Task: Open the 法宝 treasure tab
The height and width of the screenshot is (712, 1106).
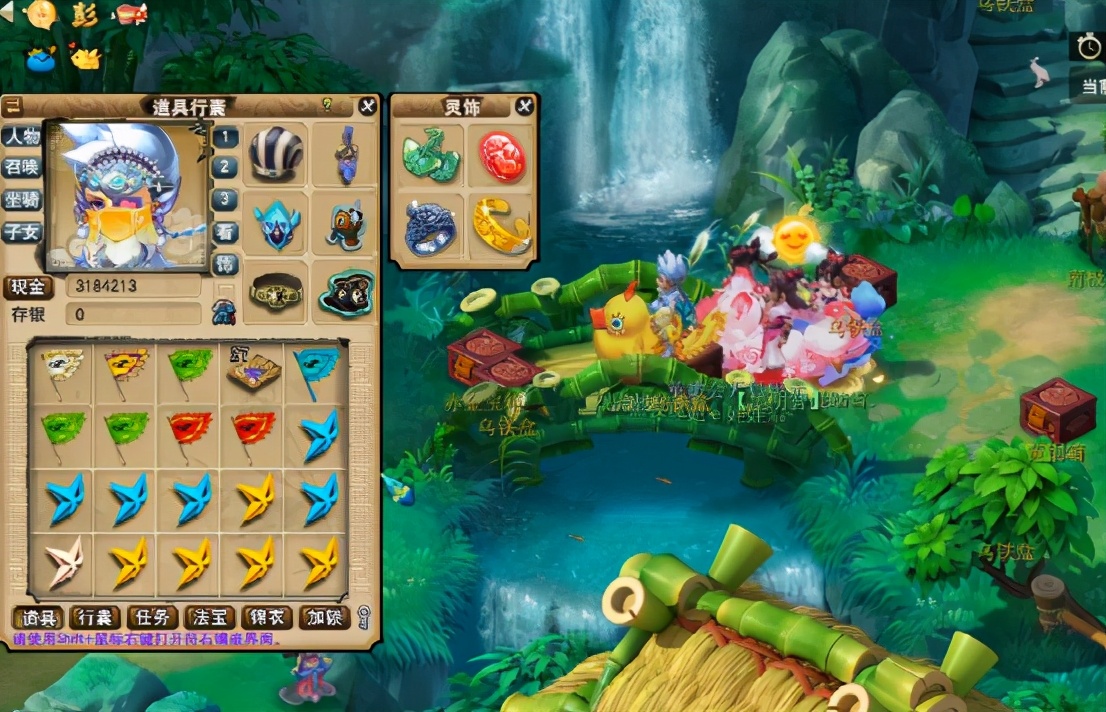Action: pos(210,618)
